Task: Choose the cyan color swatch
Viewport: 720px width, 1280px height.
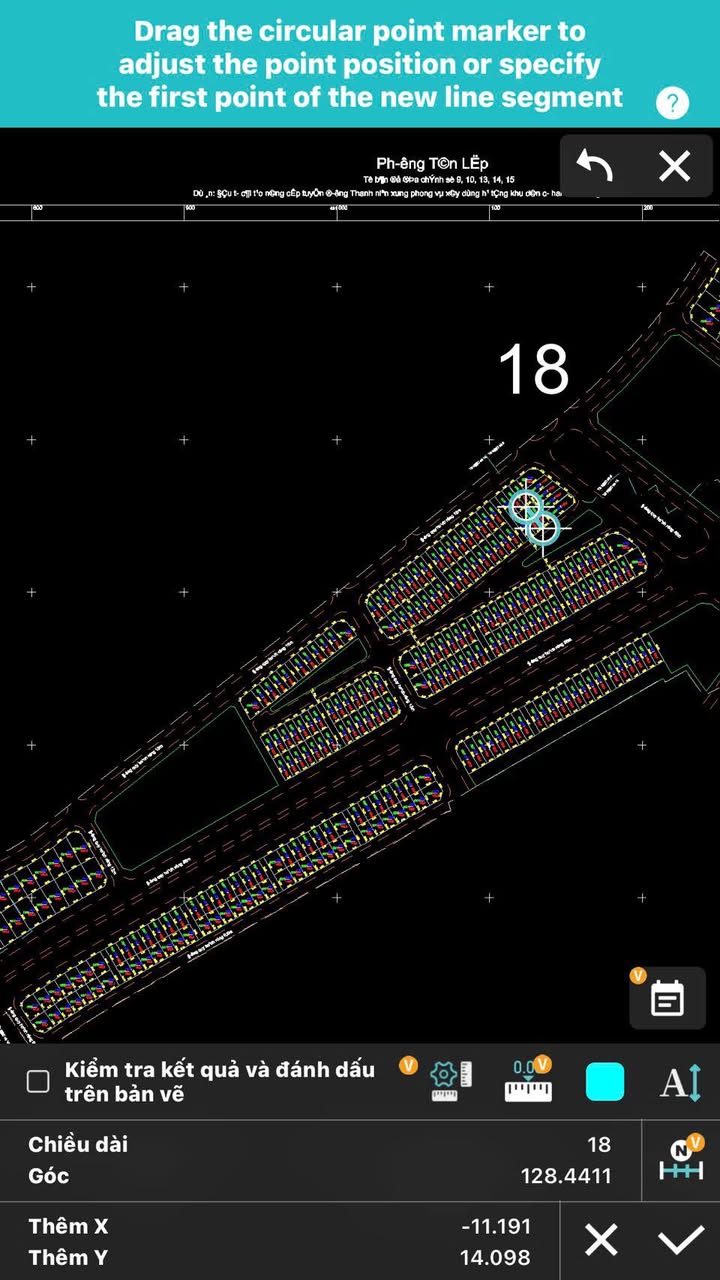Action: point(605,1082)
